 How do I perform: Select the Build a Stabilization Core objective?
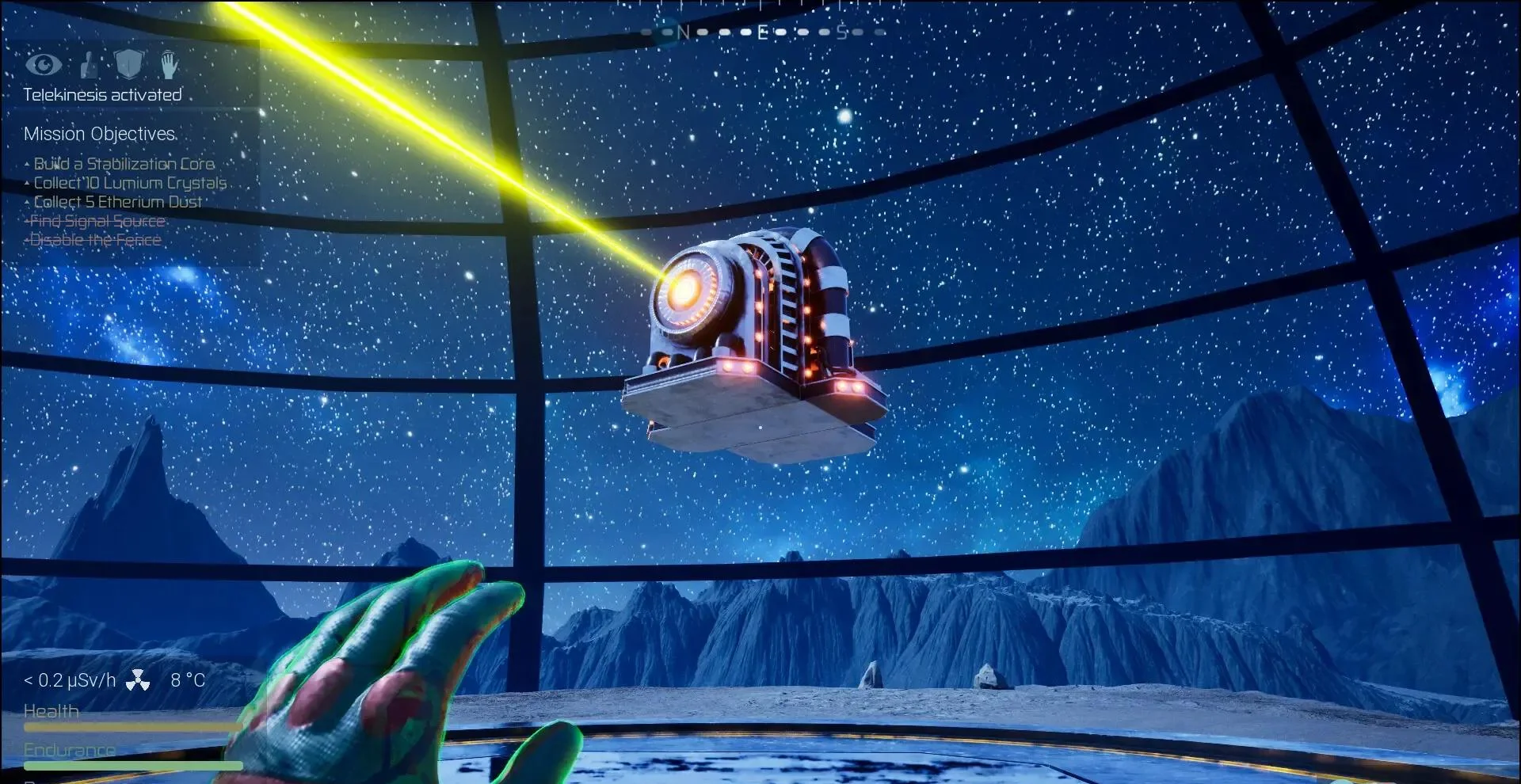124,164
